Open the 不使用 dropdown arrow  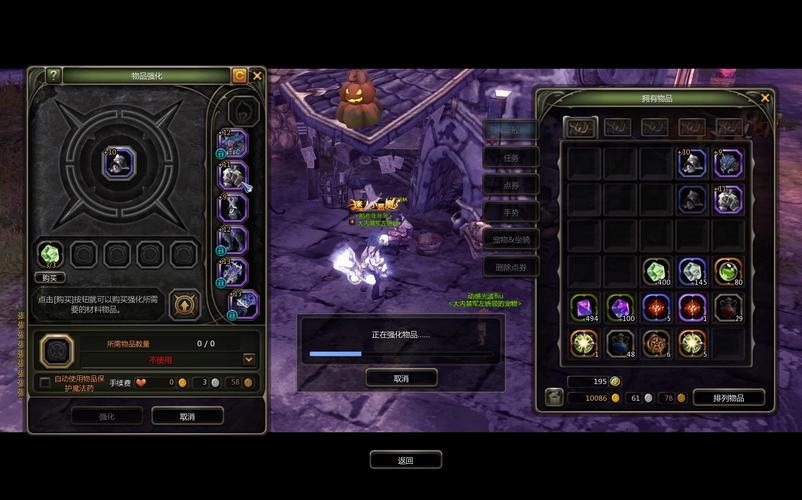pyautogui.click(x=249, y=359)
